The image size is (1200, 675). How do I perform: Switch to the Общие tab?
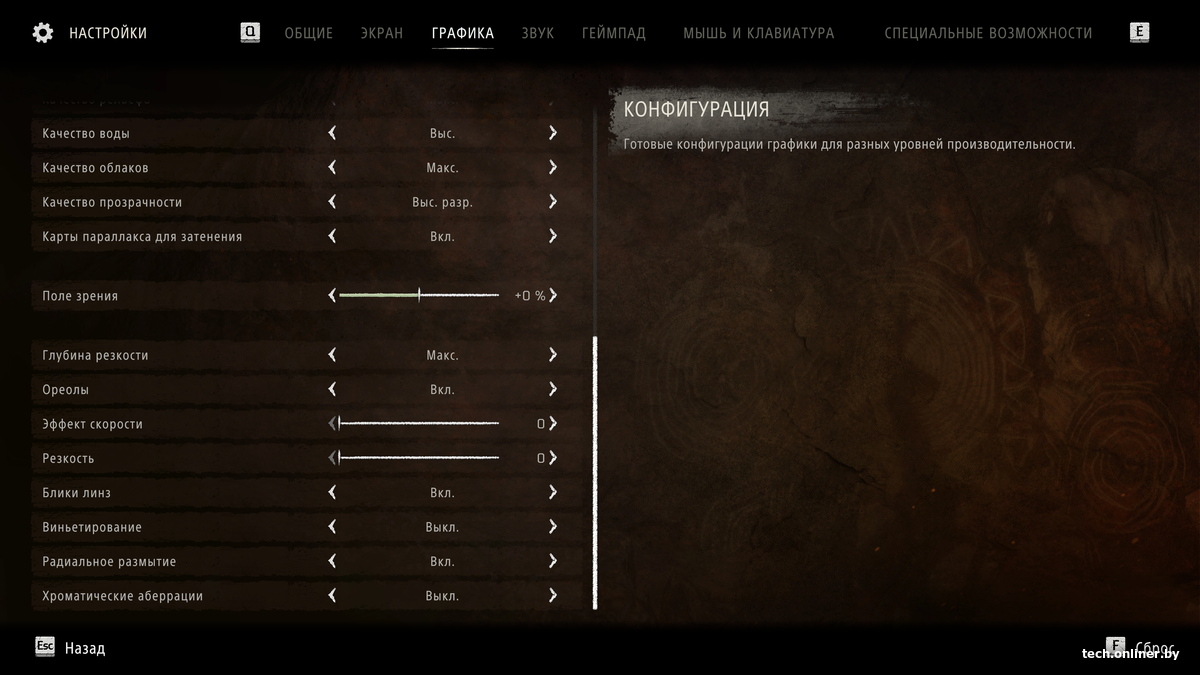(308, 33)
